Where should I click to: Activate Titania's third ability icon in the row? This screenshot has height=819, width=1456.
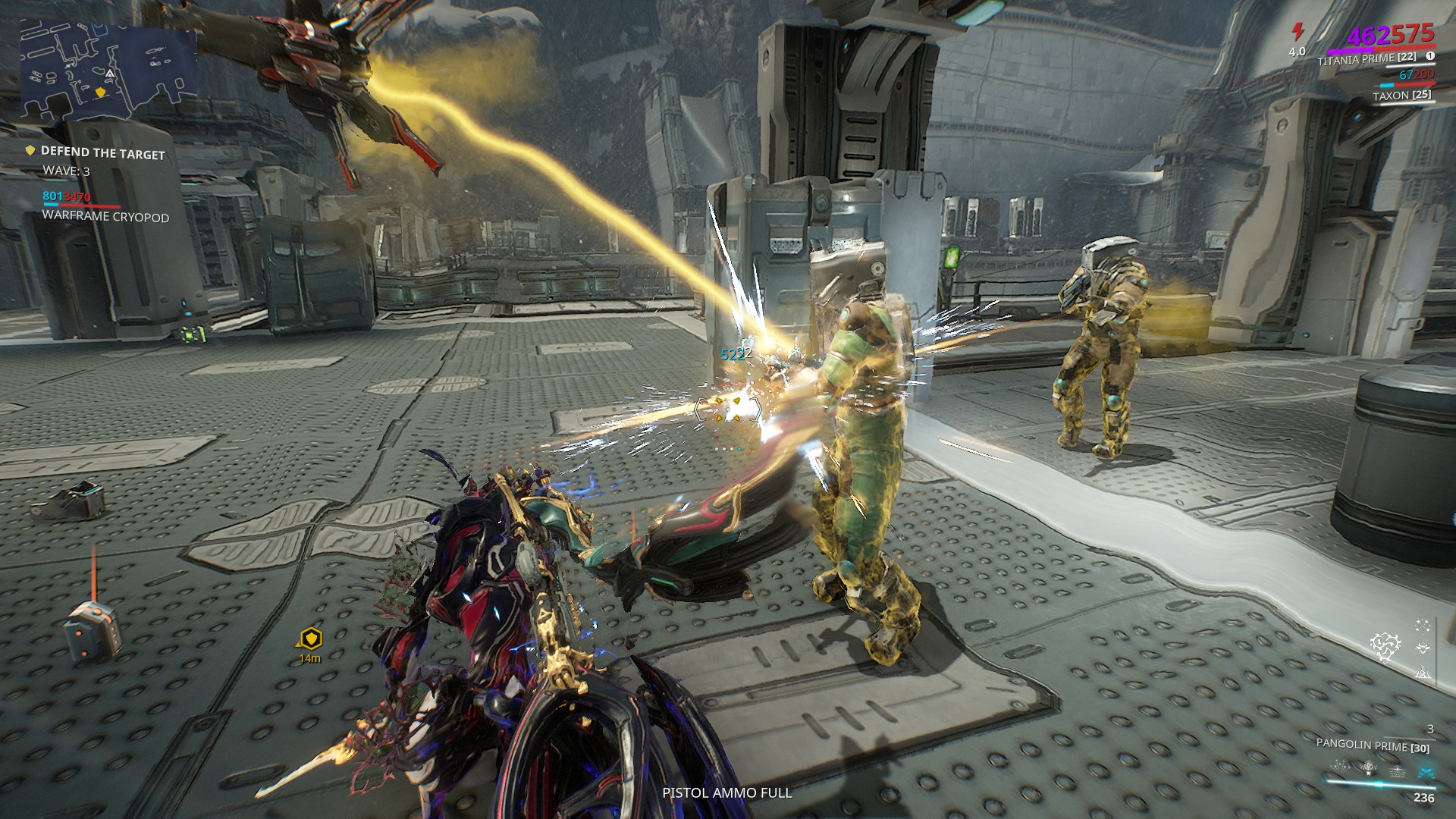coord(1397,771)
